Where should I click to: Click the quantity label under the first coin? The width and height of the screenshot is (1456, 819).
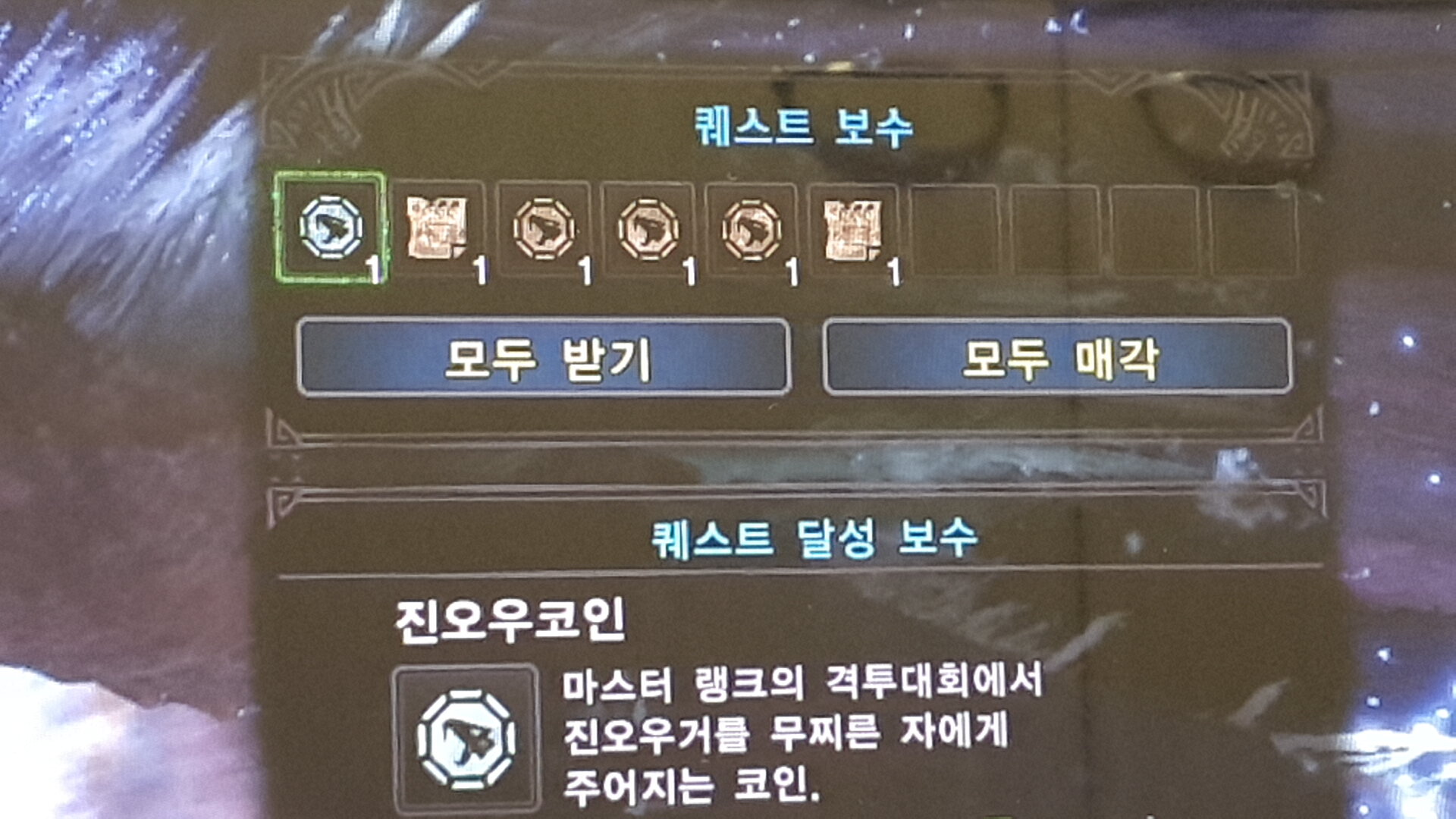point(373,267)
